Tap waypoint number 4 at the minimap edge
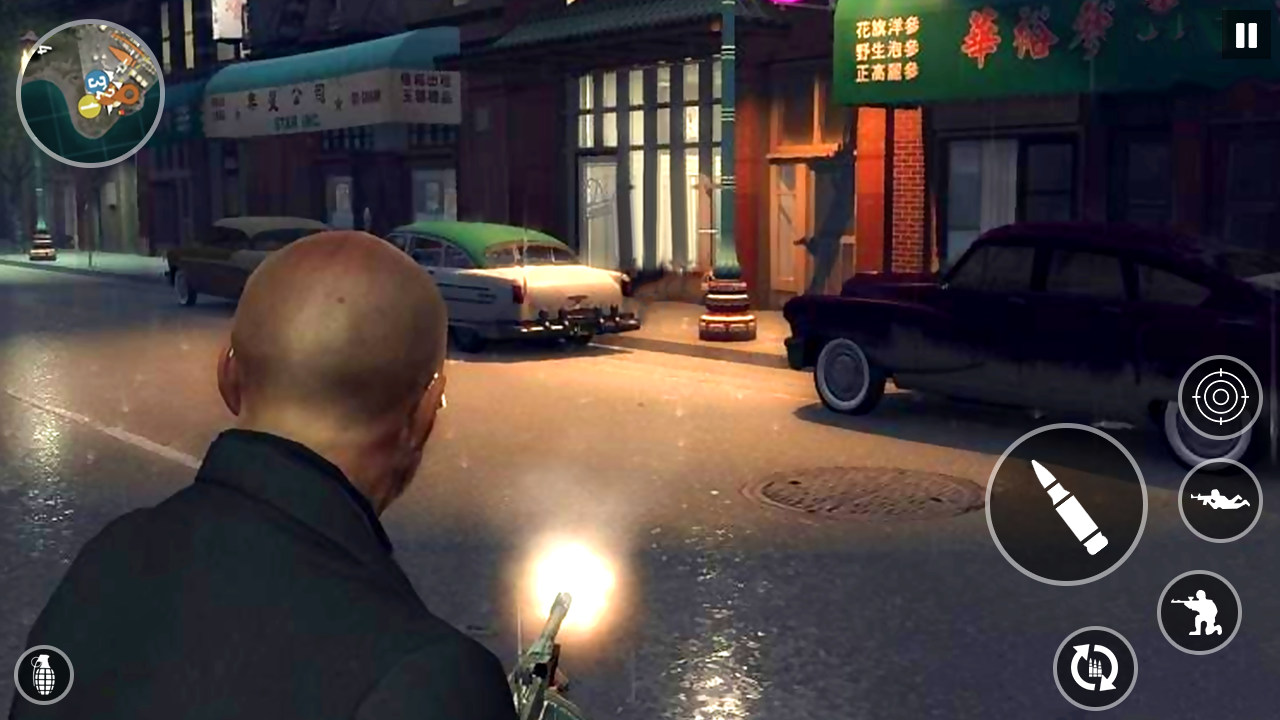This screenshot has height=720, width=1280. [44, 49]
